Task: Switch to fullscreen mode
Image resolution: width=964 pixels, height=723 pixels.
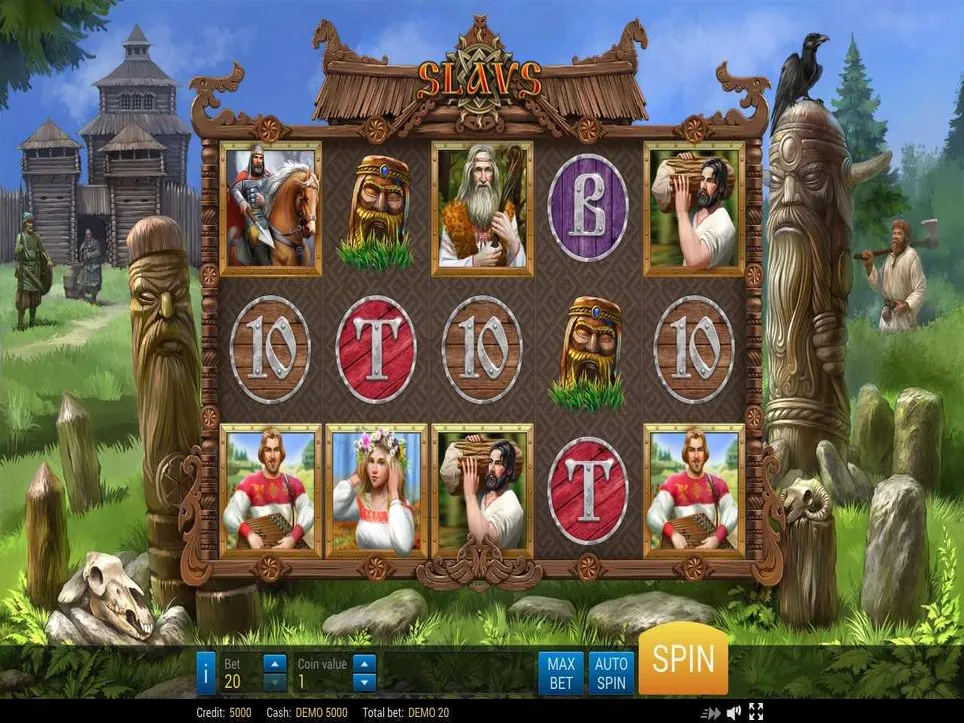Action: click(757, 713)
